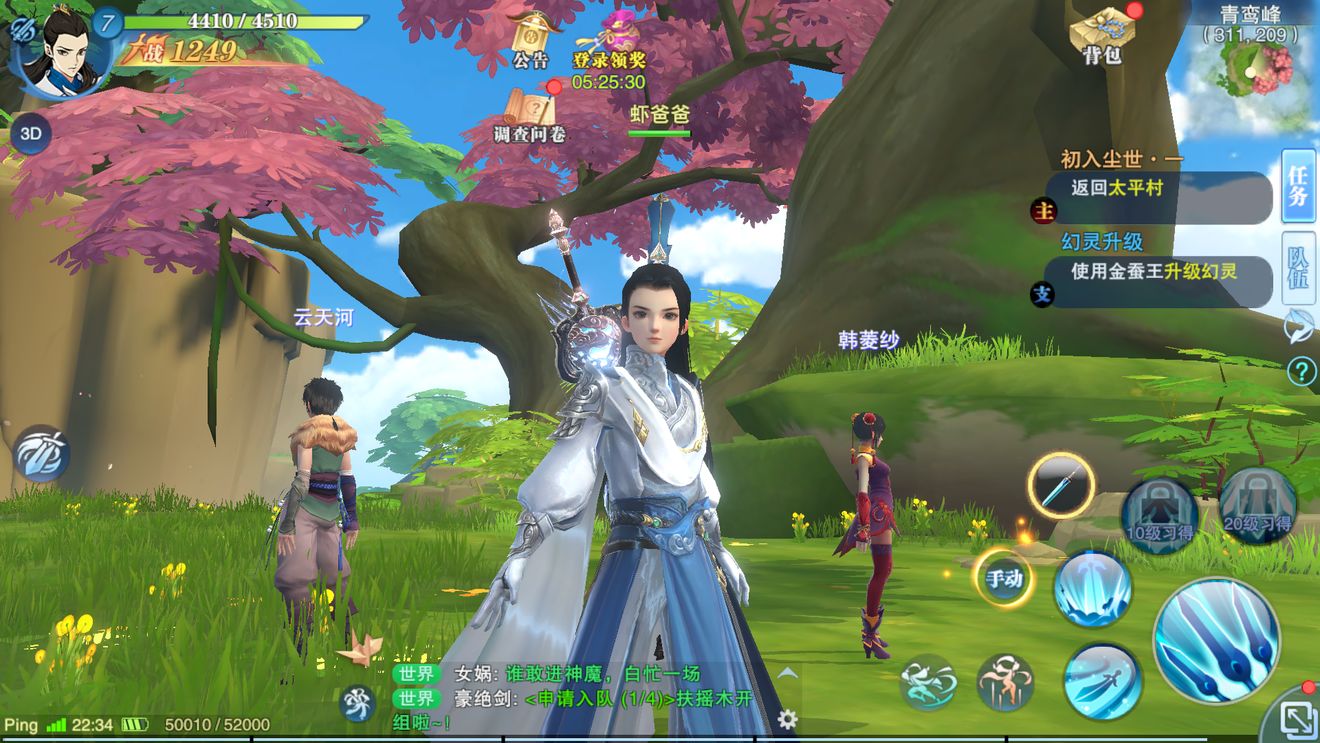Open the 背包 backpack

tap(1102, 34)
